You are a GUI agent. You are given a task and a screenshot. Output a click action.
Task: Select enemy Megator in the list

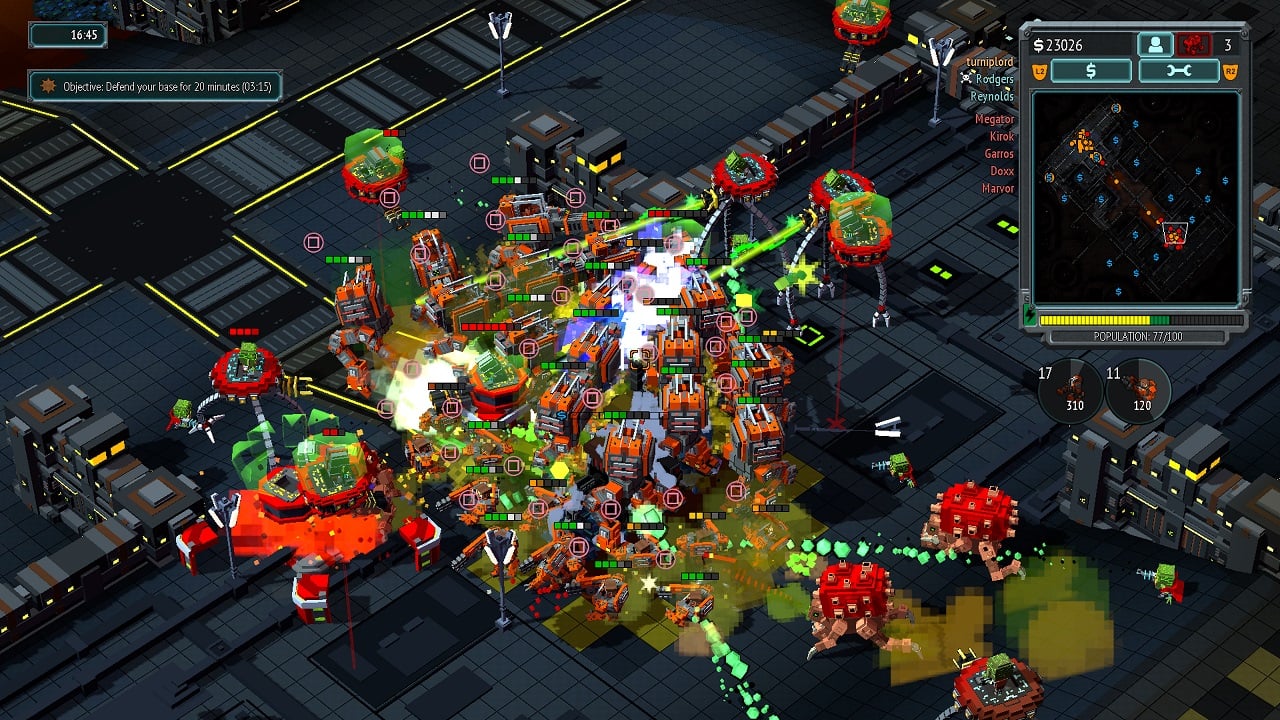tap(994, 119)
